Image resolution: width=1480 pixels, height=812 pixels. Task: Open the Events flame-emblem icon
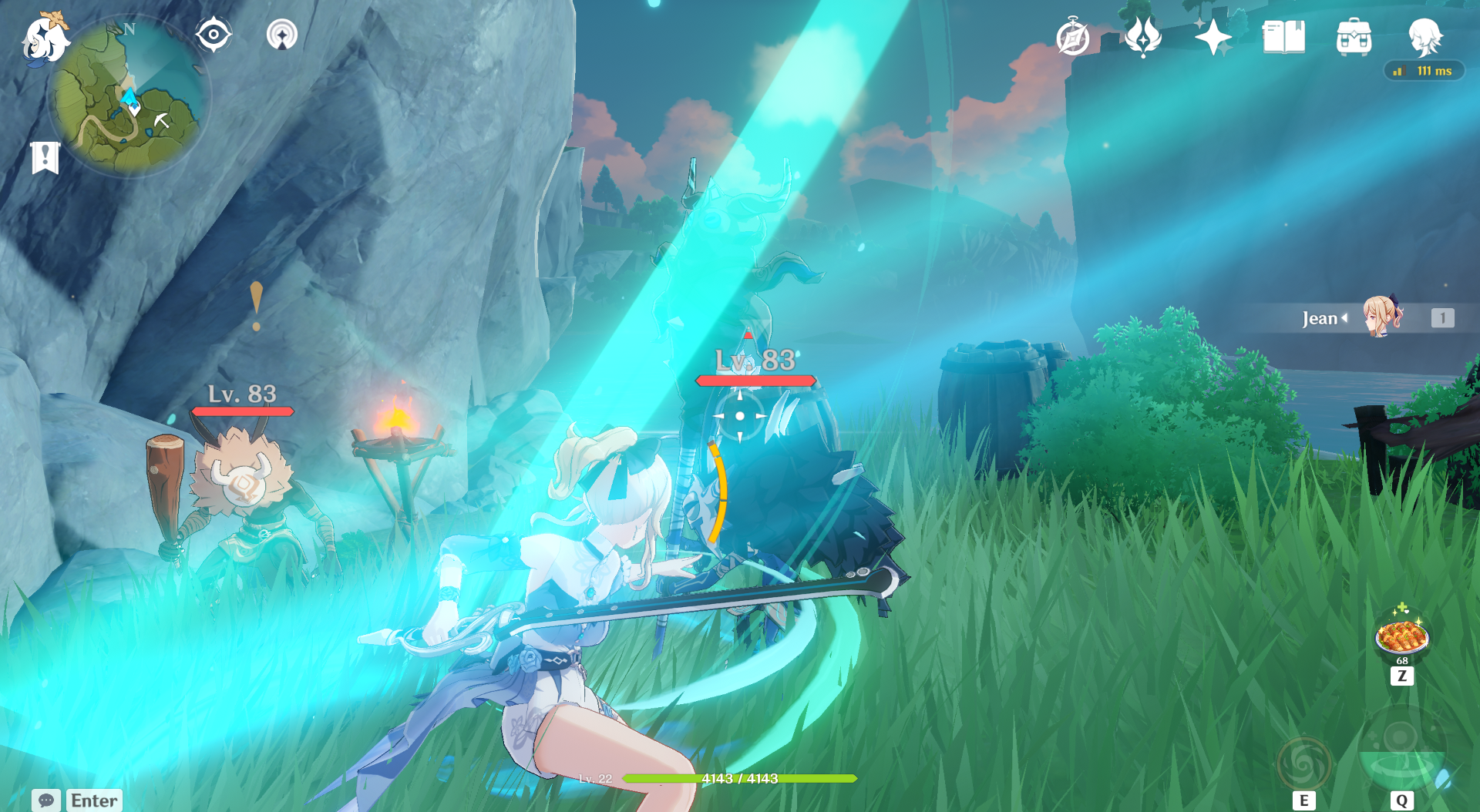[x=1143, y=37]
